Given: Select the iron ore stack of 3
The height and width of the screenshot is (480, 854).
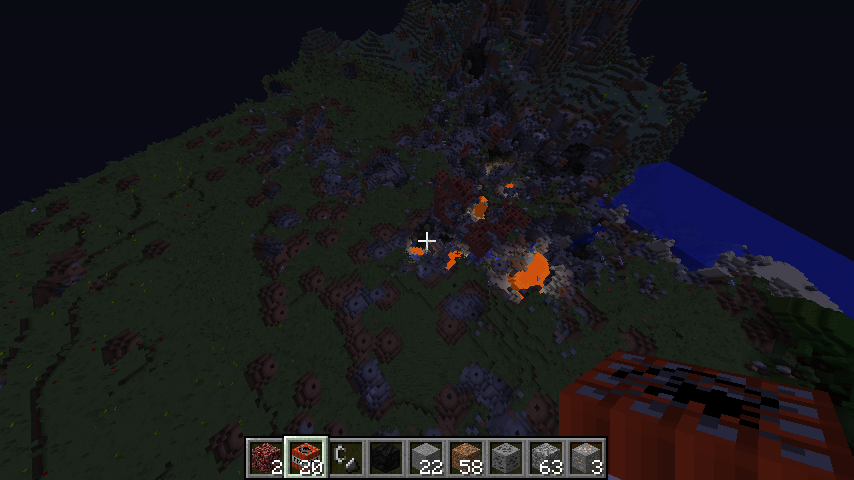Looking at the screenshot, I should [x=586, y=458].
